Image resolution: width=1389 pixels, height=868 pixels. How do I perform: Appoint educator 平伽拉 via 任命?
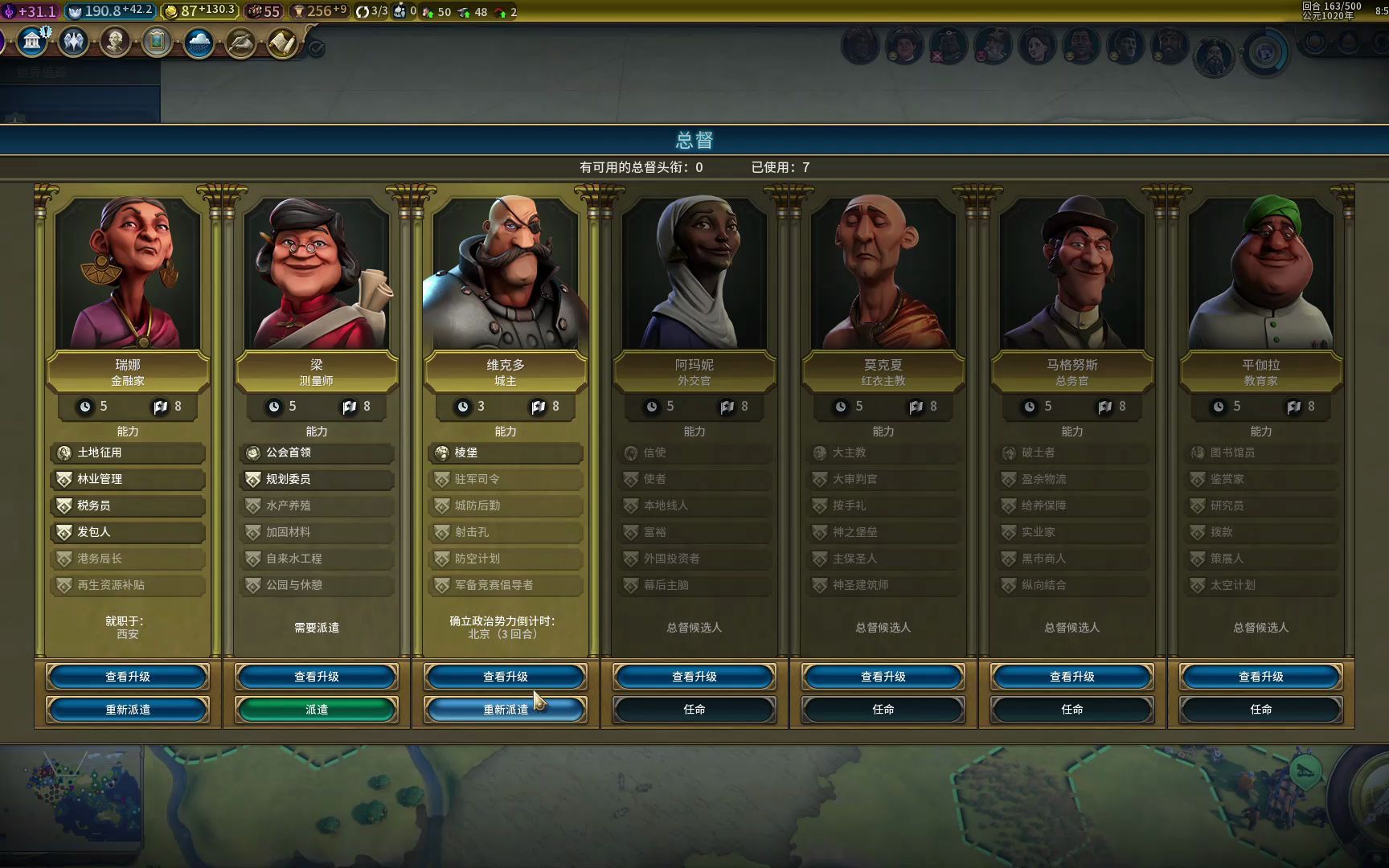pyautogui.click(x=1261, y=710)
